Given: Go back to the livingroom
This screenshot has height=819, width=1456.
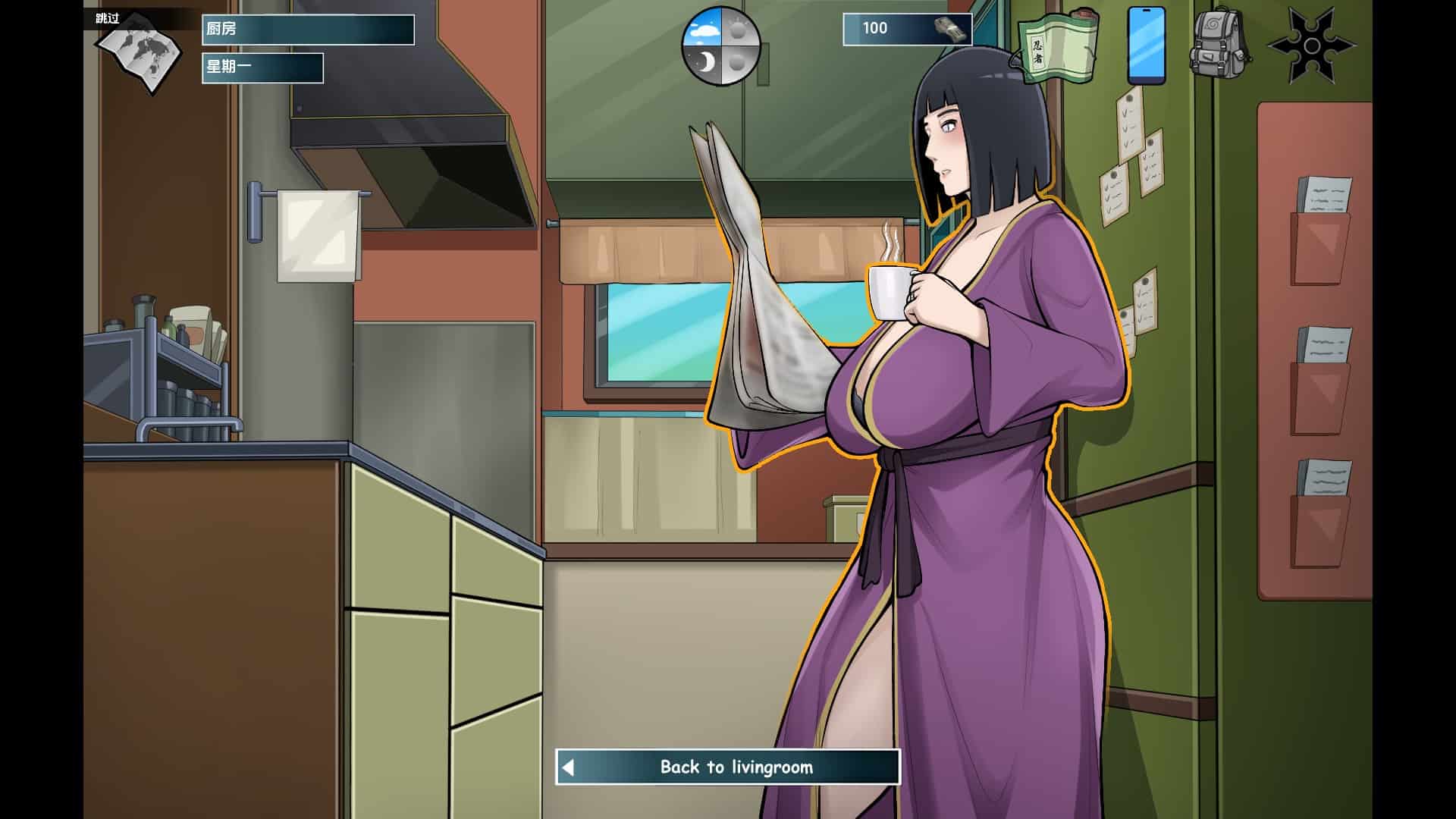Looking at the screenshot, I should point(728,767).
